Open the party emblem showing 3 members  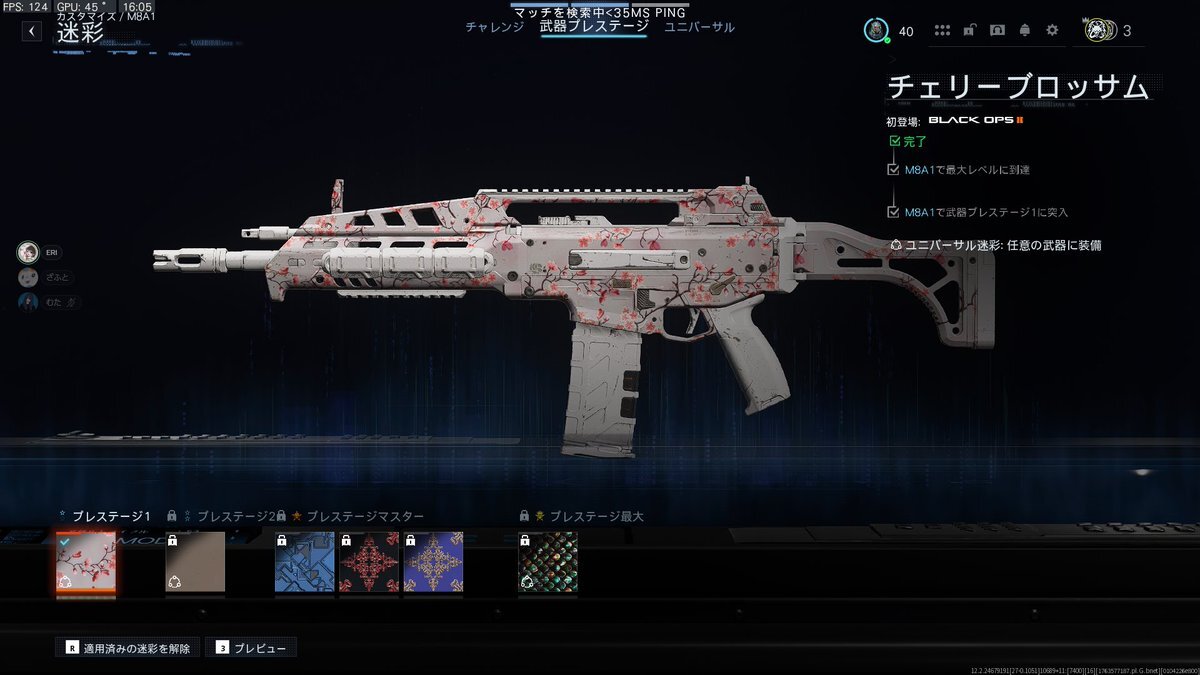(x=1101, y=30)
